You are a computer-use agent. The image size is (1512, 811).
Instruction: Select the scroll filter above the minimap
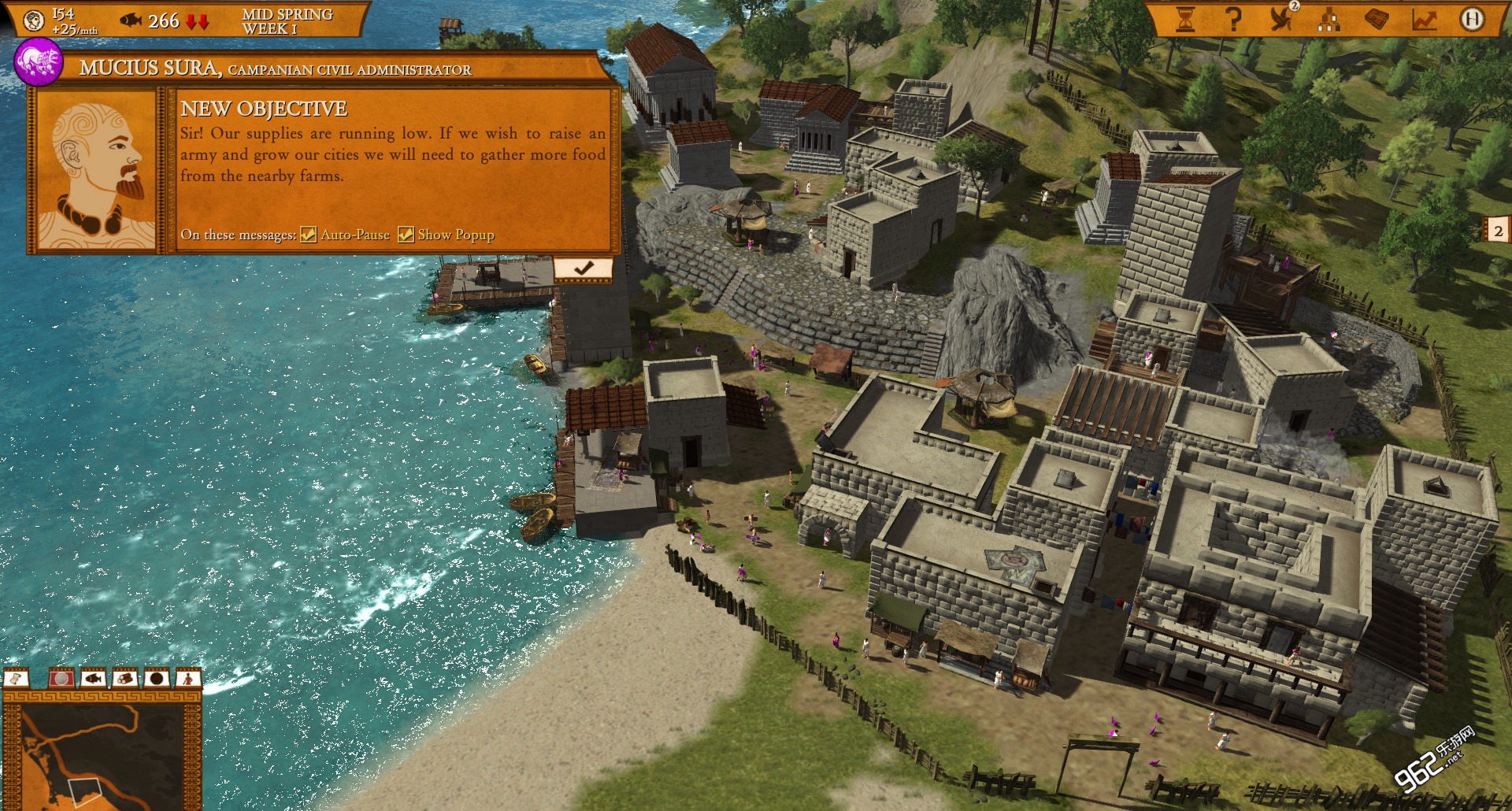pyautogui.click(x=17, y=678)
